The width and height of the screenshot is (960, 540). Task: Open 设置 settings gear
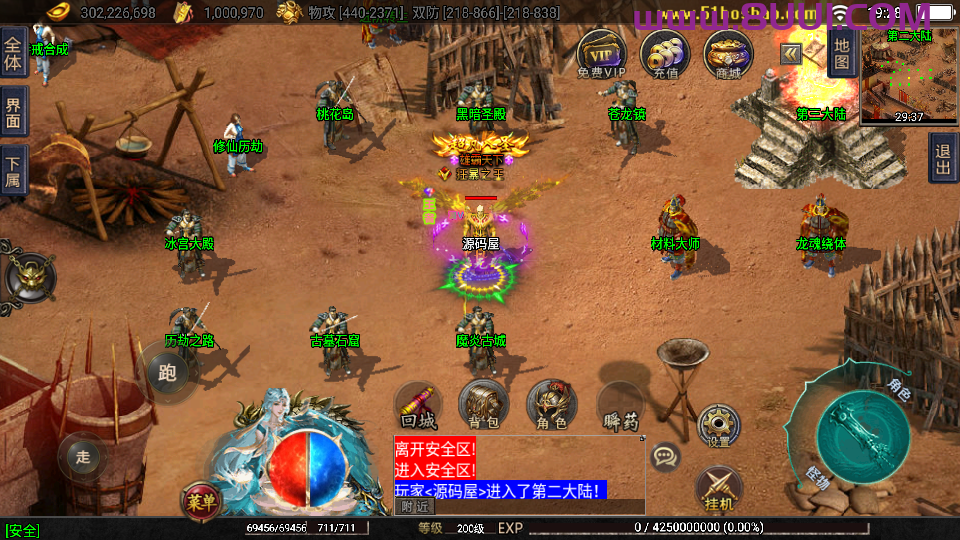[x=718, y=426]
